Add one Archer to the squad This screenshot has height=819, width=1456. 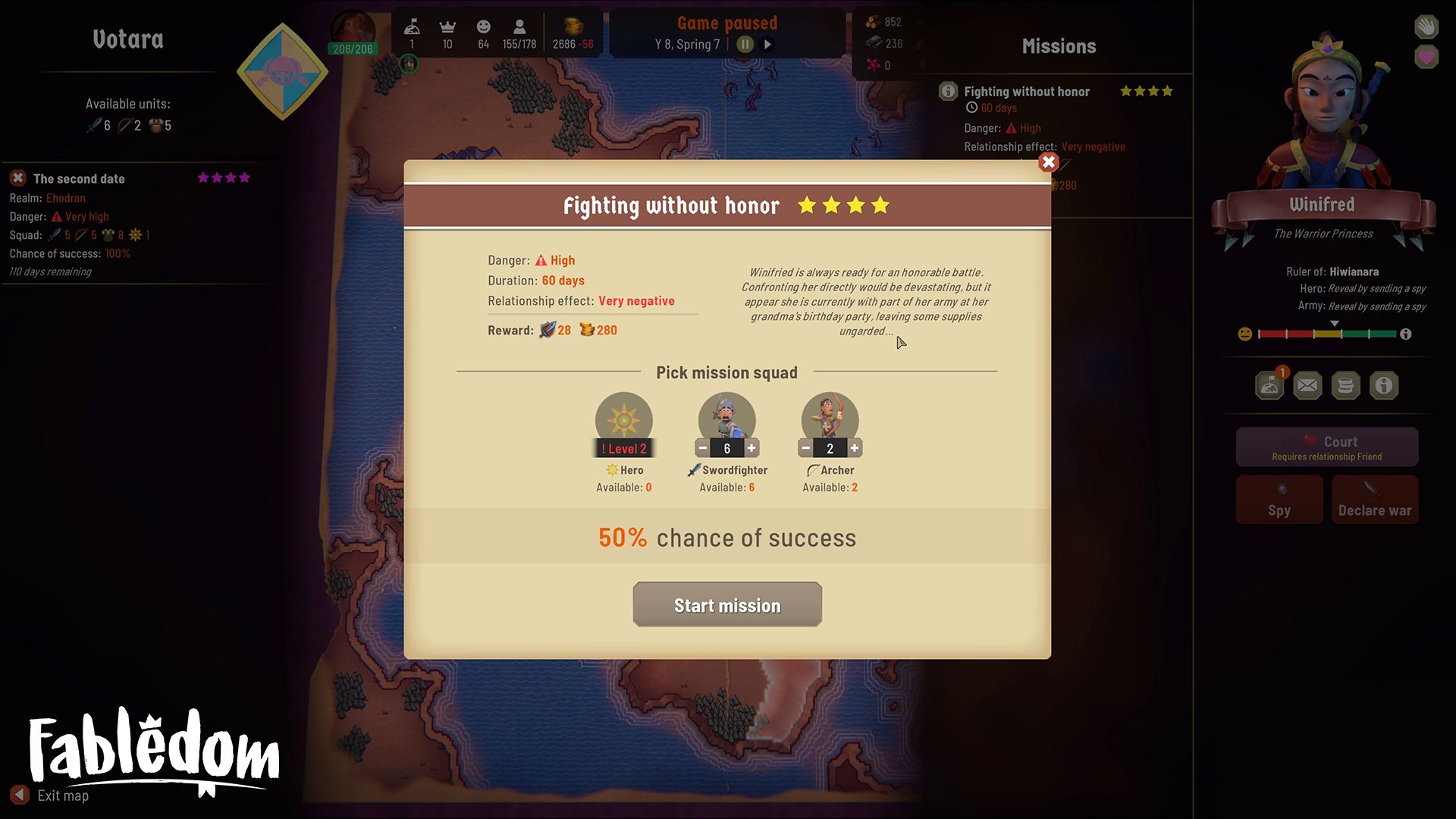pos(855,448)
